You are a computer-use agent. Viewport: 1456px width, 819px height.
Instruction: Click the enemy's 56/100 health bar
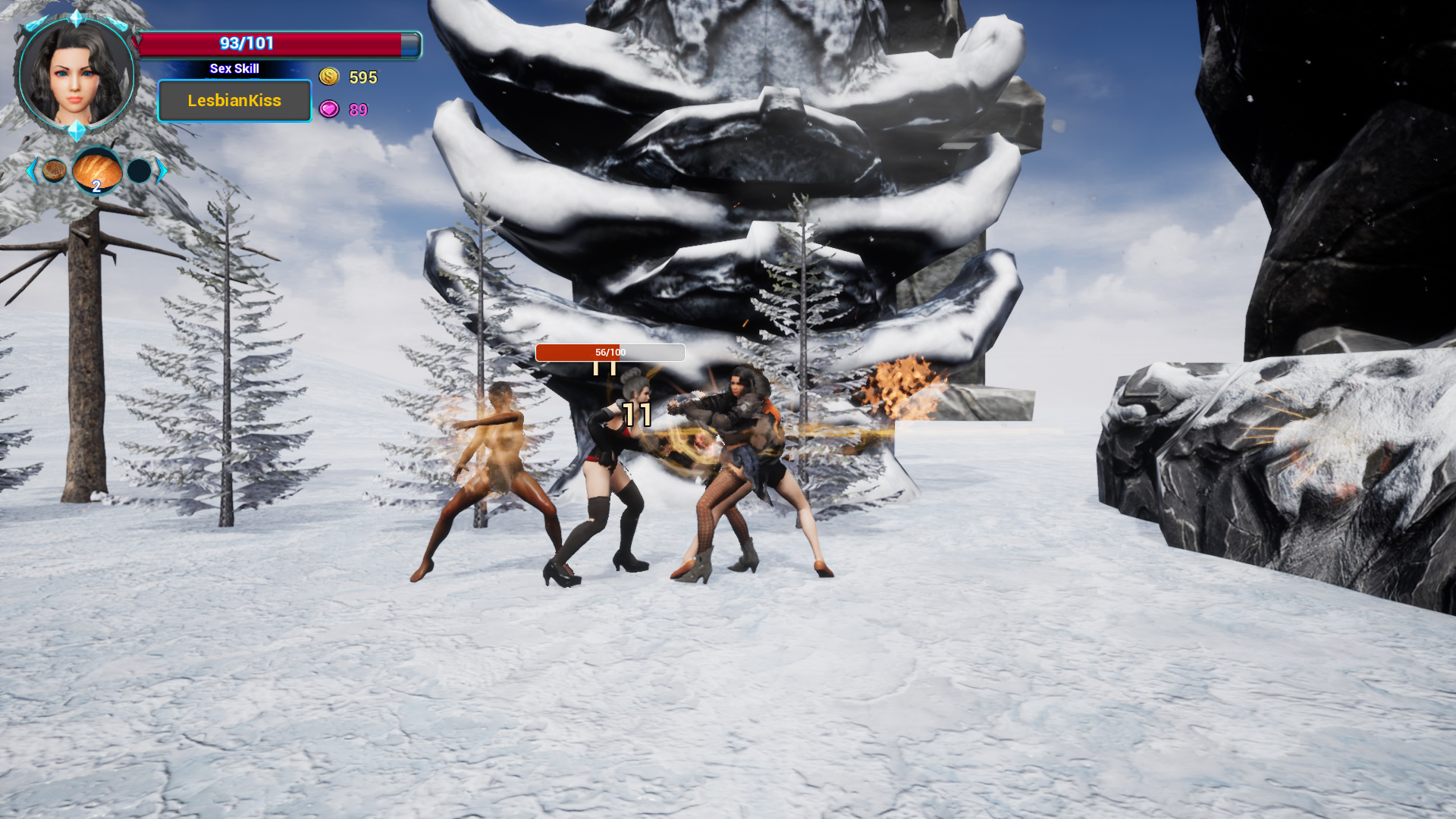point(610,353)
